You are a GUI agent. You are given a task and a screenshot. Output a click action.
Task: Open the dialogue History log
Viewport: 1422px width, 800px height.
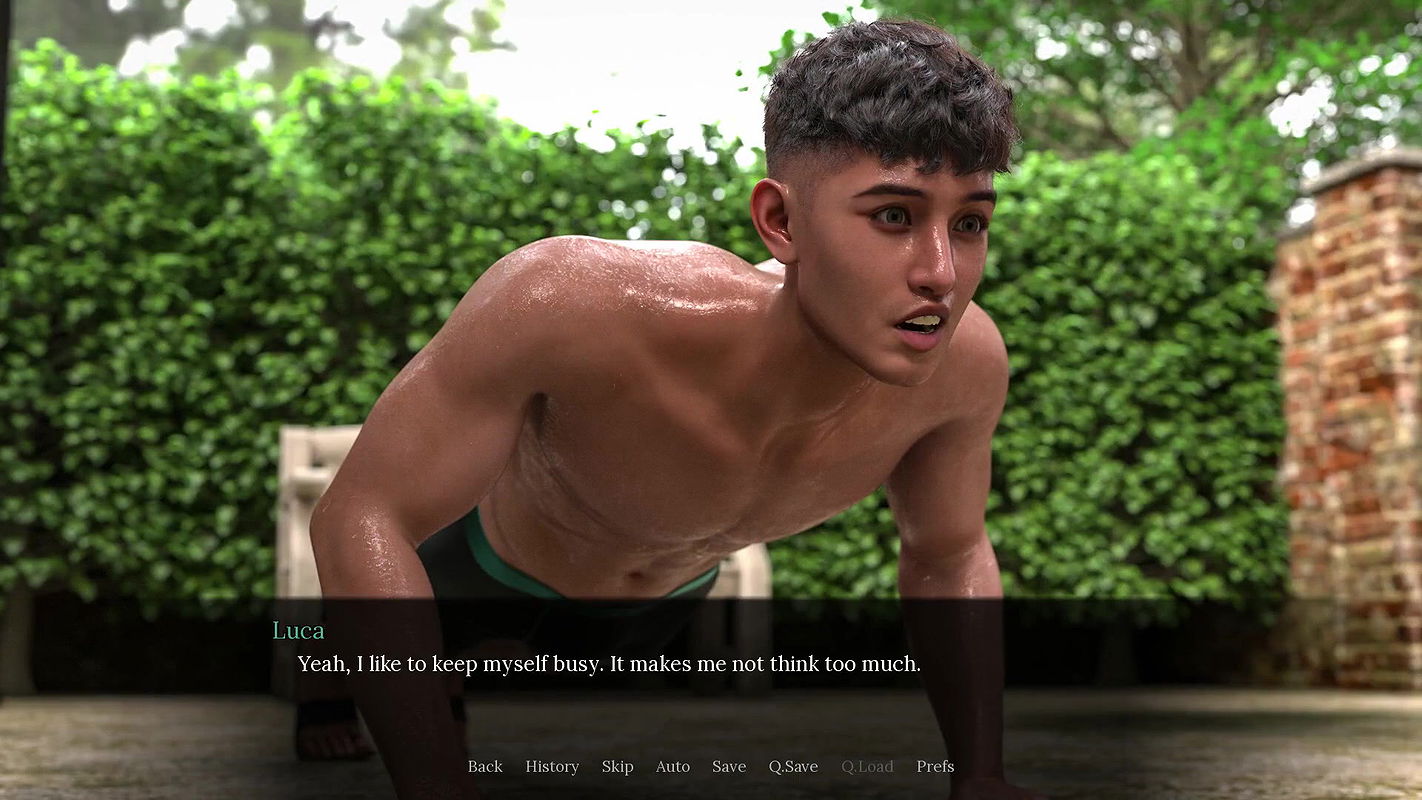coord(552,766)
